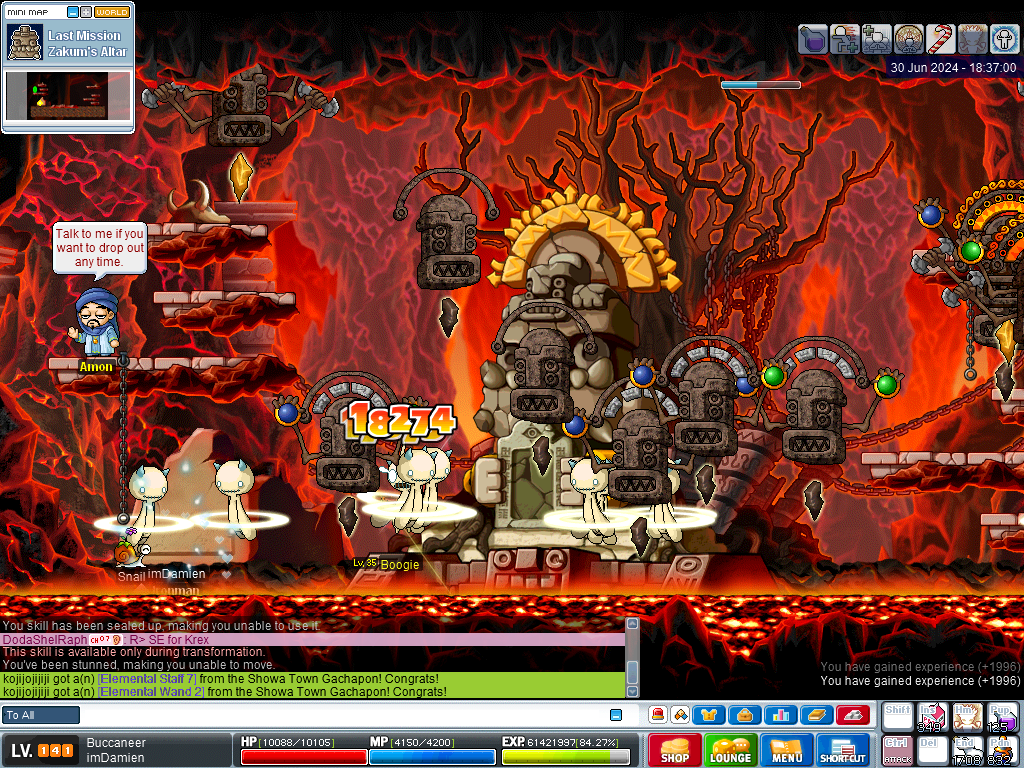Screen dimensions: 1024x768
Task: Click the red key settings icon button
Action: [x=852, y=715]
